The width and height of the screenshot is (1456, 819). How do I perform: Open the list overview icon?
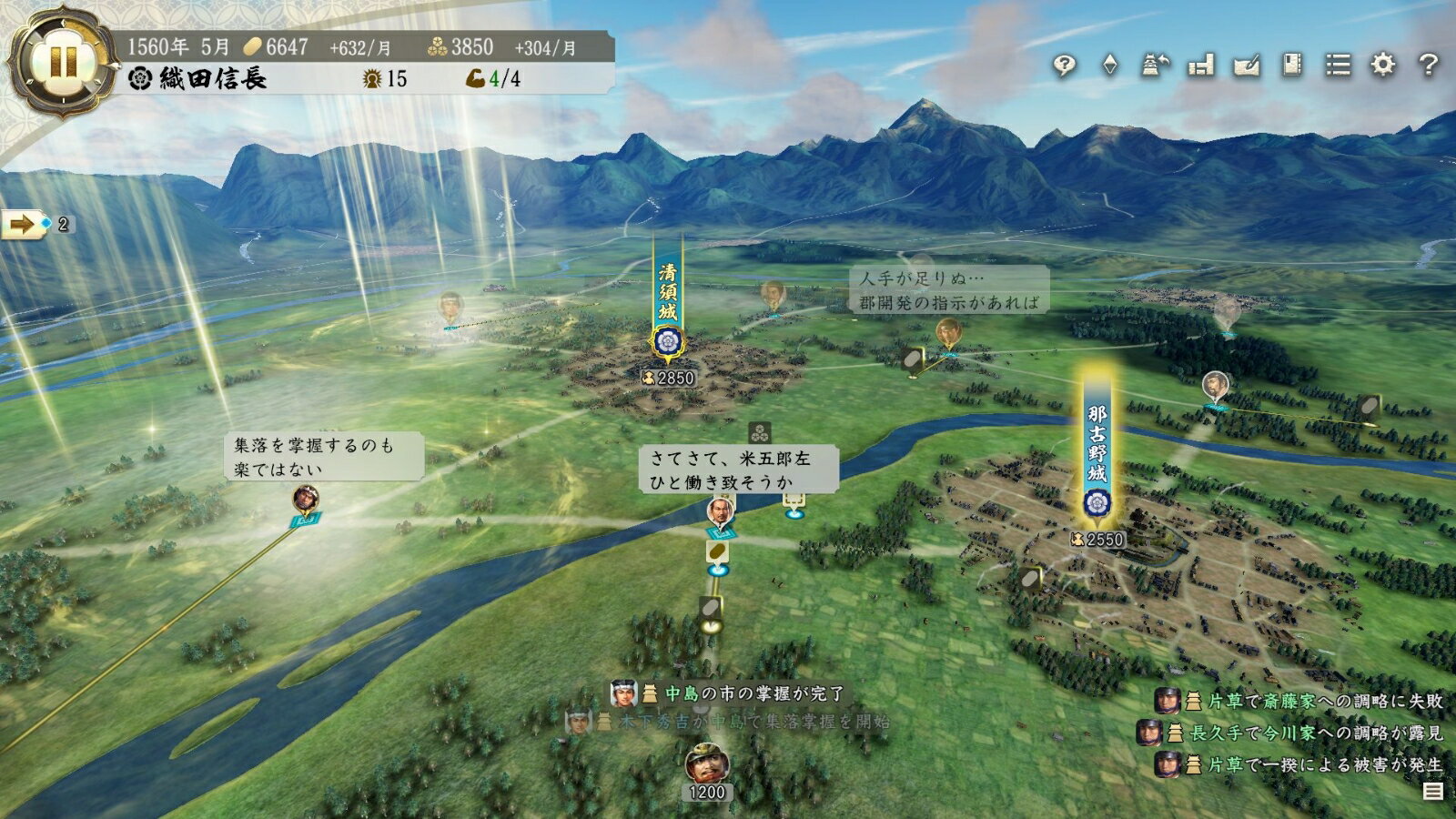[x=1338, y=65]
